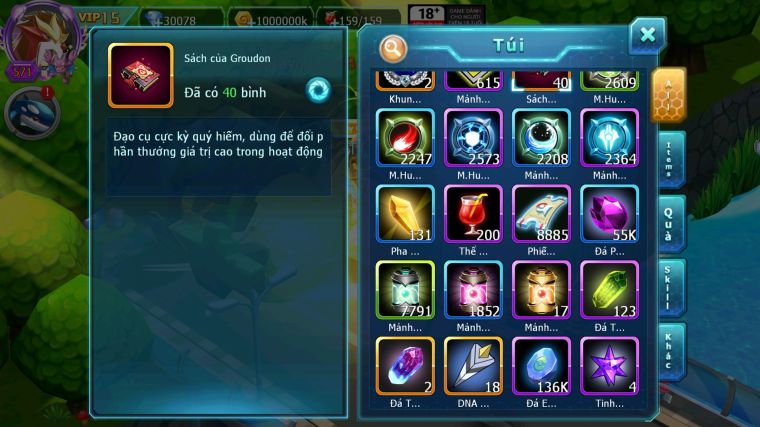Select the DNA arrow item with 18
Image resolution: width=760 pixels, height=427 pixels.
pyautogui.click(x=473, y=366)
